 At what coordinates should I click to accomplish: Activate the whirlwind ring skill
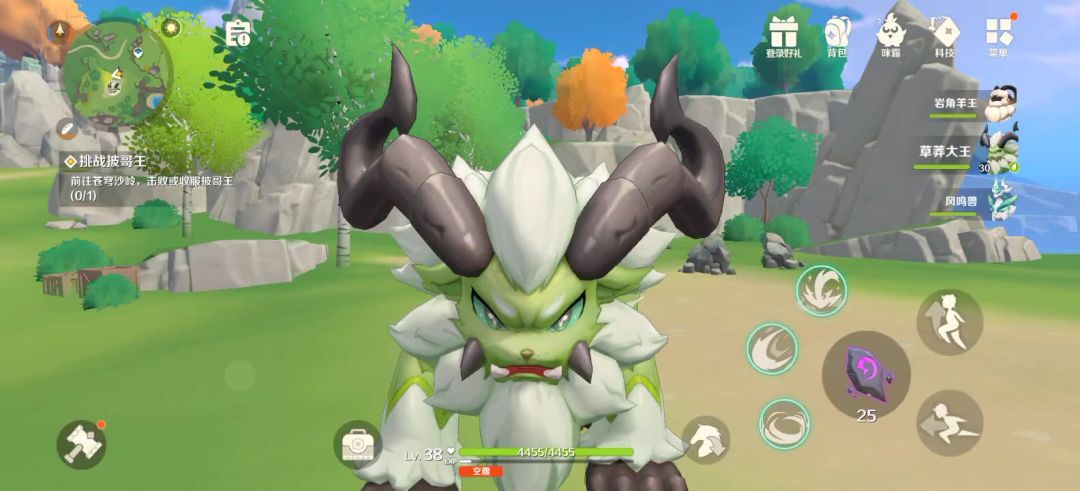pos(784,423)
